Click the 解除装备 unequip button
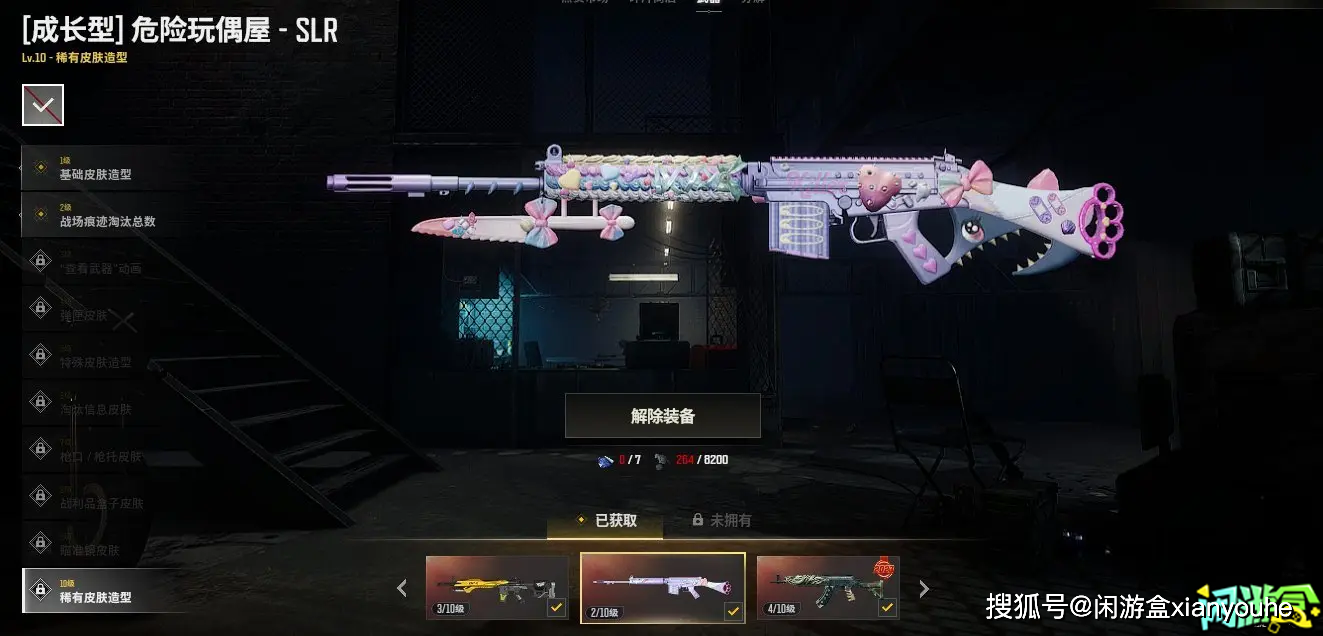The image size is (1323, 636). [x=662, y=416]
